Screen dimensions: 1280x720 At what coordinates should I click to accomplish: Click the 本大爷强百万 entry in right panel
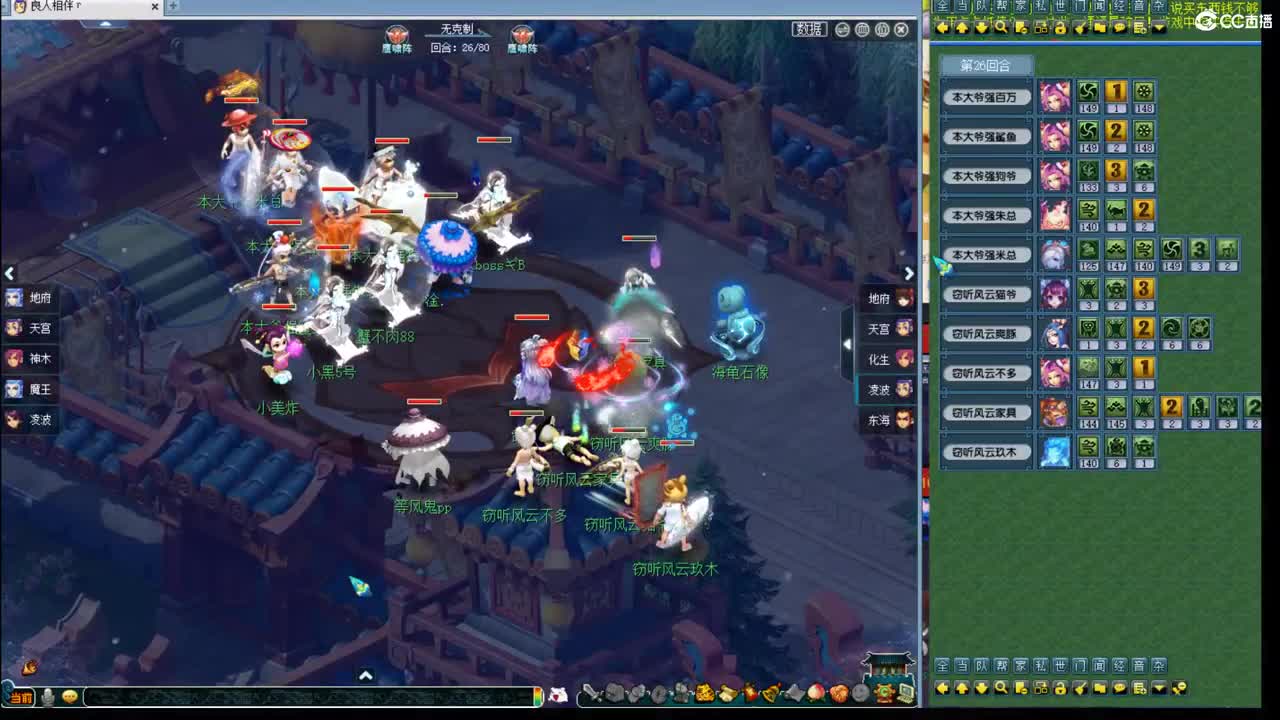tap(987, 97)
